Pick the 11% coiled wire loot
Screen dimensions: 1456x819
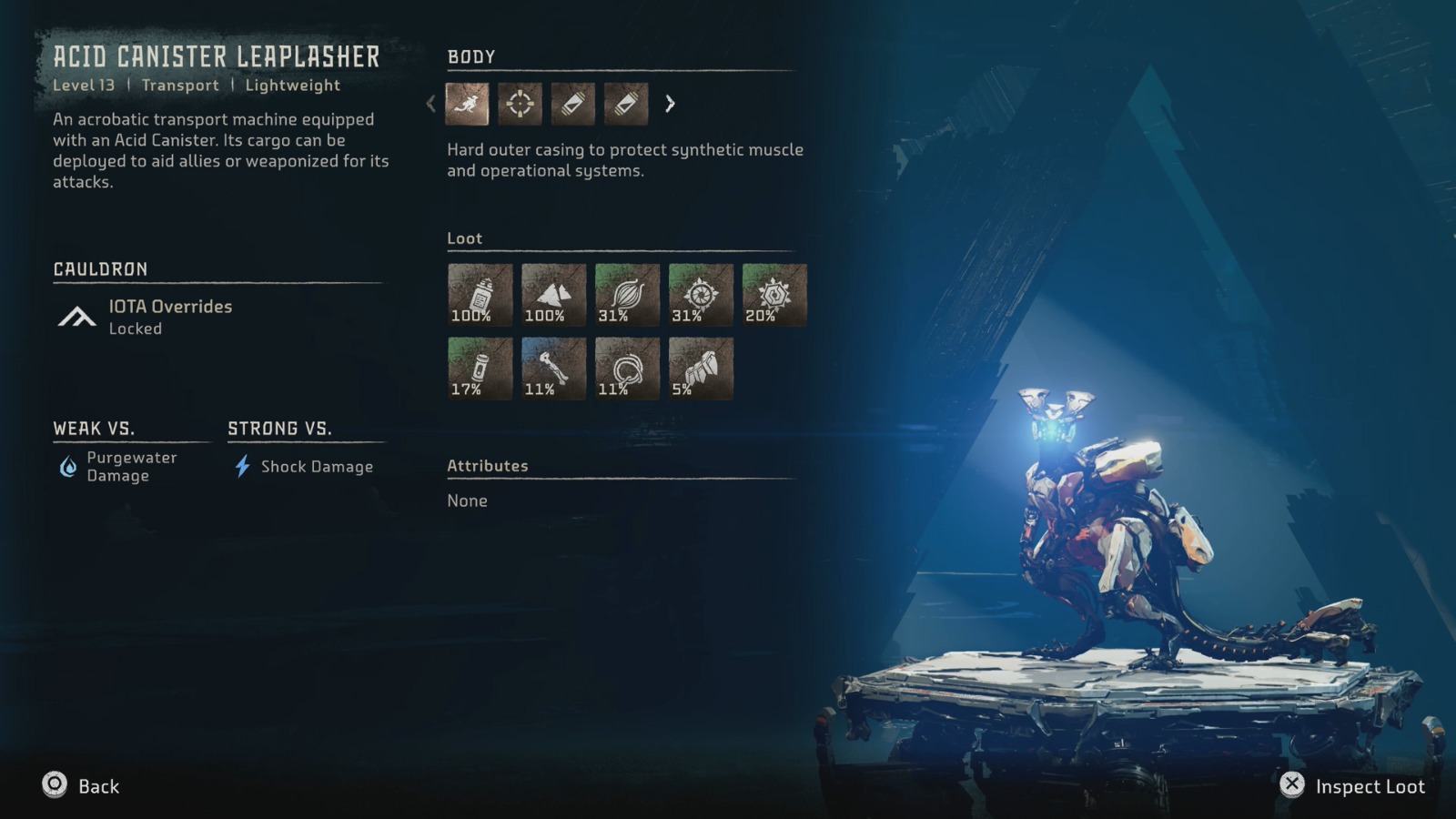point(627,369)
